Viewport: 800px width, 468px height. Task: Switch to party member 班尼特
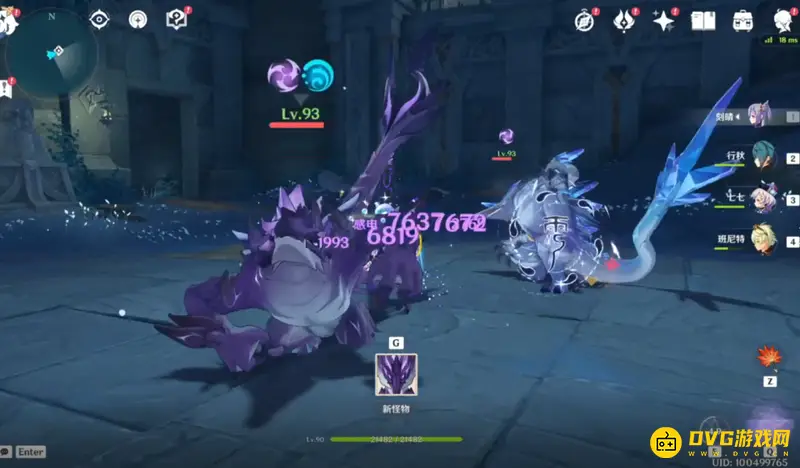click(x=762, y=241)
